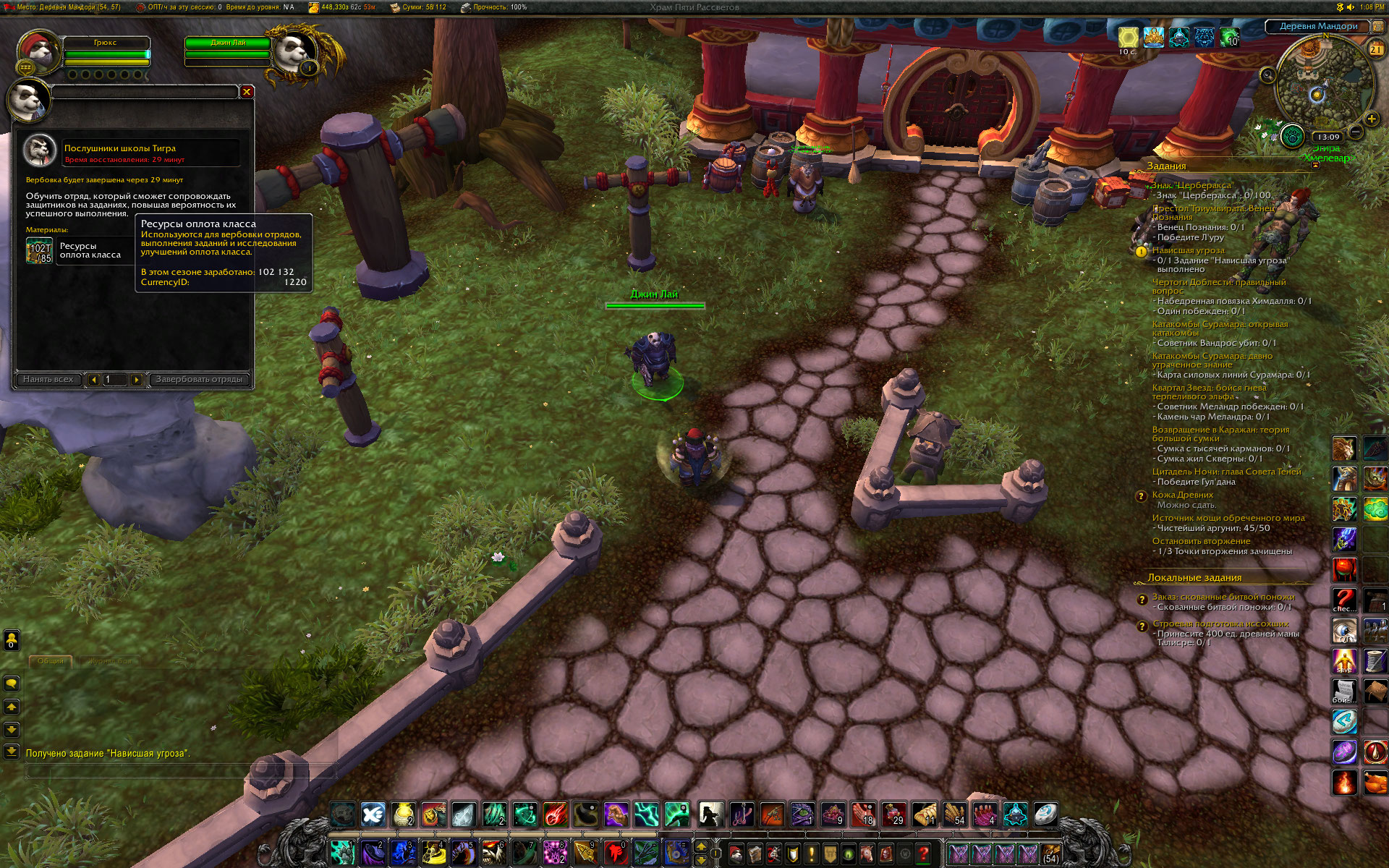The height and width of the screenshot is (868, 1389).
Task: Toggle the minimap tracking magnifier button
Action: pyautogui.click(x=1267, y=75)
